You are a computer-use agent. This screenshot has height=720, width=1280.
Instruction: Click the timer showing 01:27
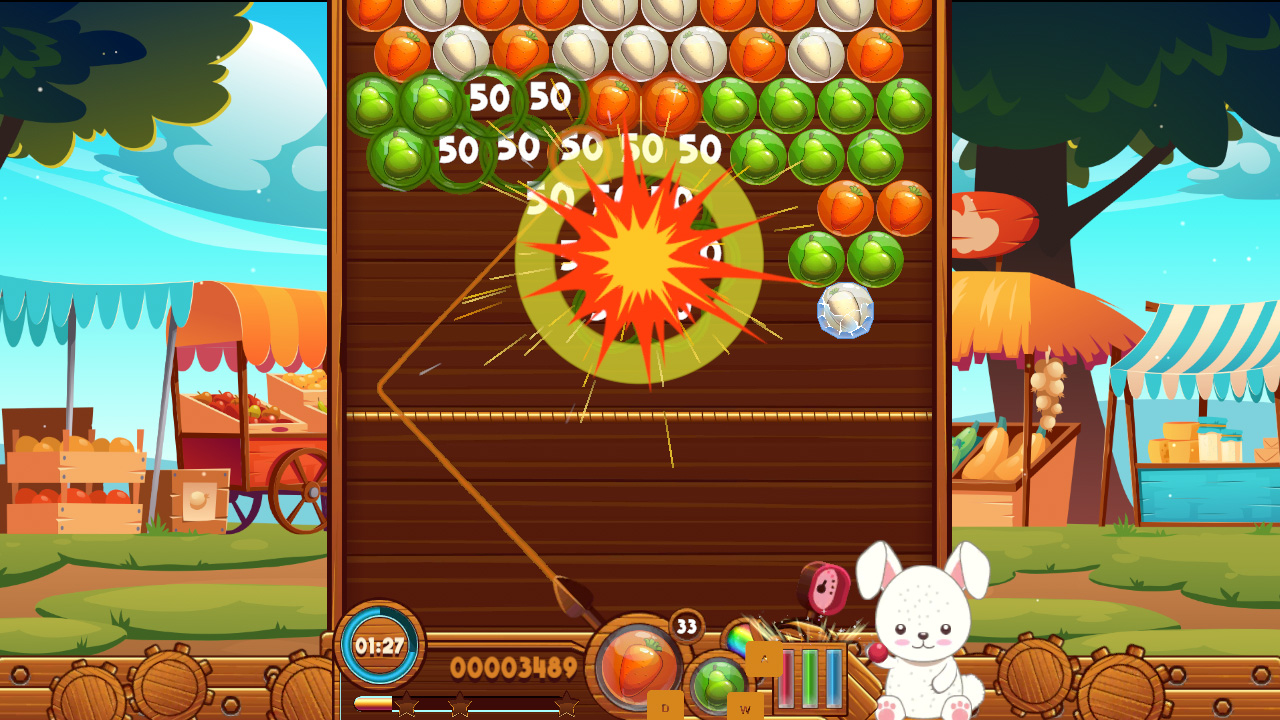[378, 645]
